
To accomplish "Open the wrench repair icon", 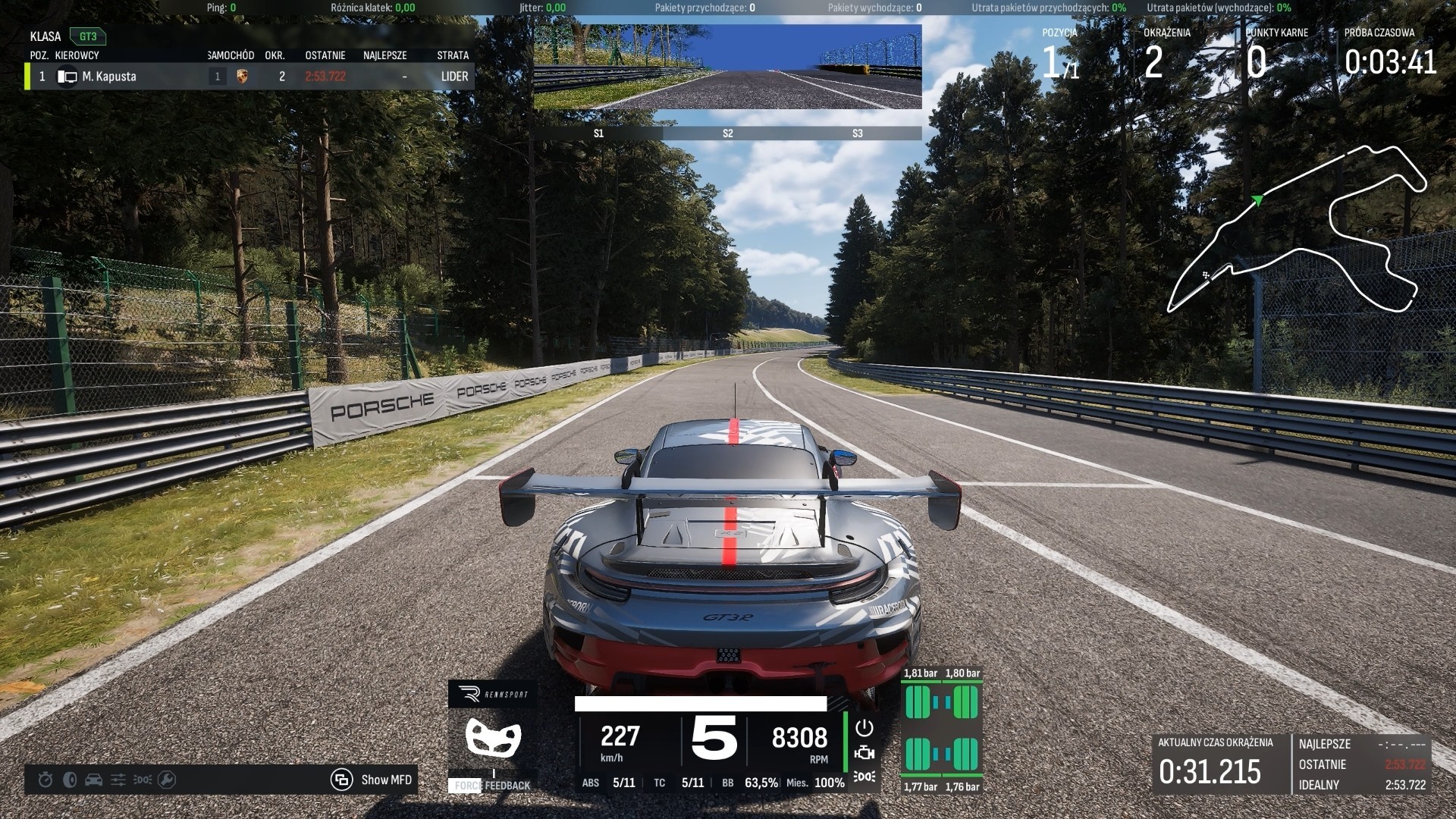I will click(167, 780).
